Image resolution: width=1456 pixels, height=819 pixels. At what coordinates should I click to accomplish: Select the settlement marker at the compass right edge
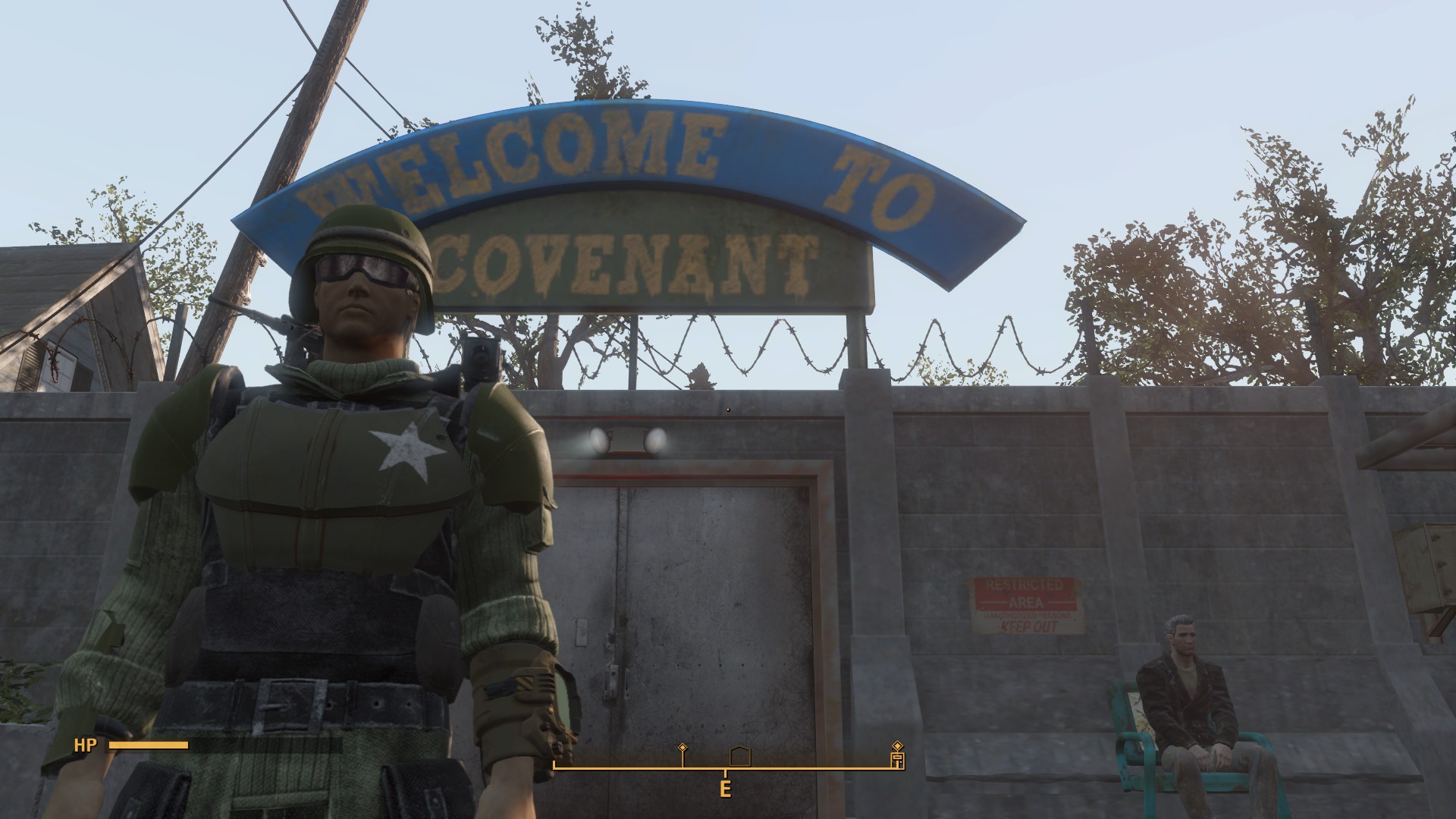[x=898, y=761]
